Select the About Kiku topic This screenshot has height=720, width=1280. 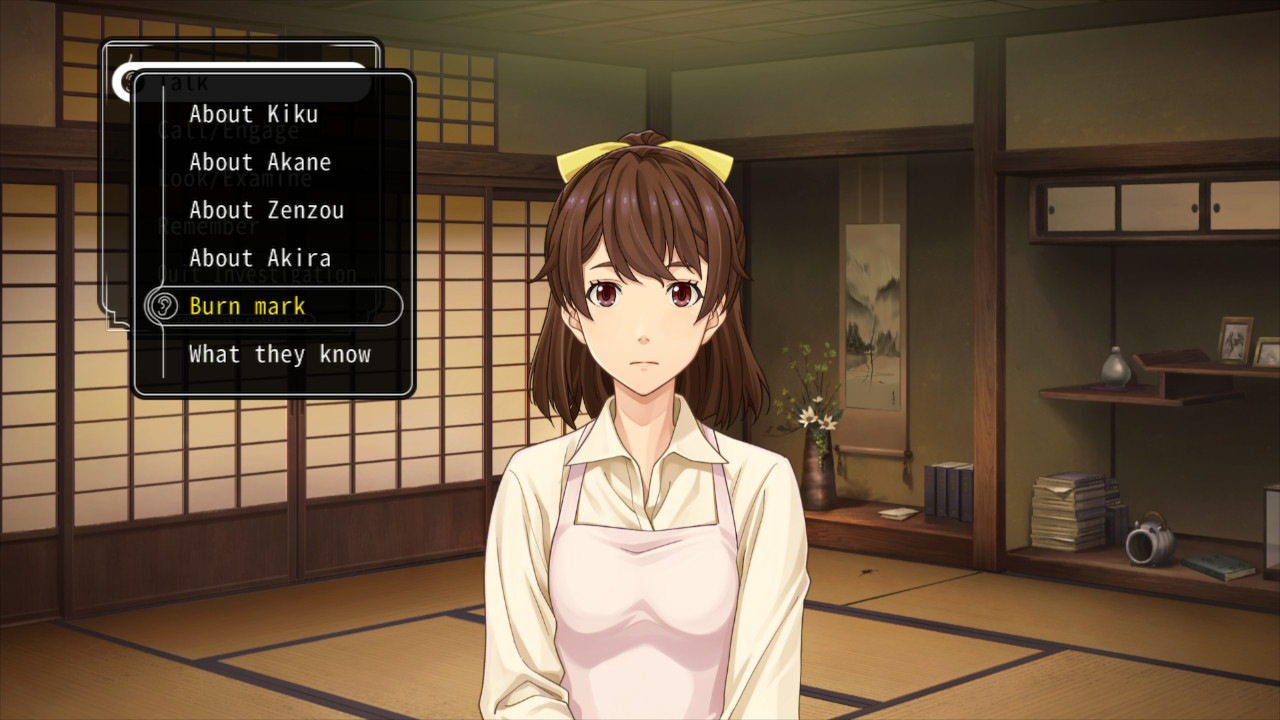[253, 114]
